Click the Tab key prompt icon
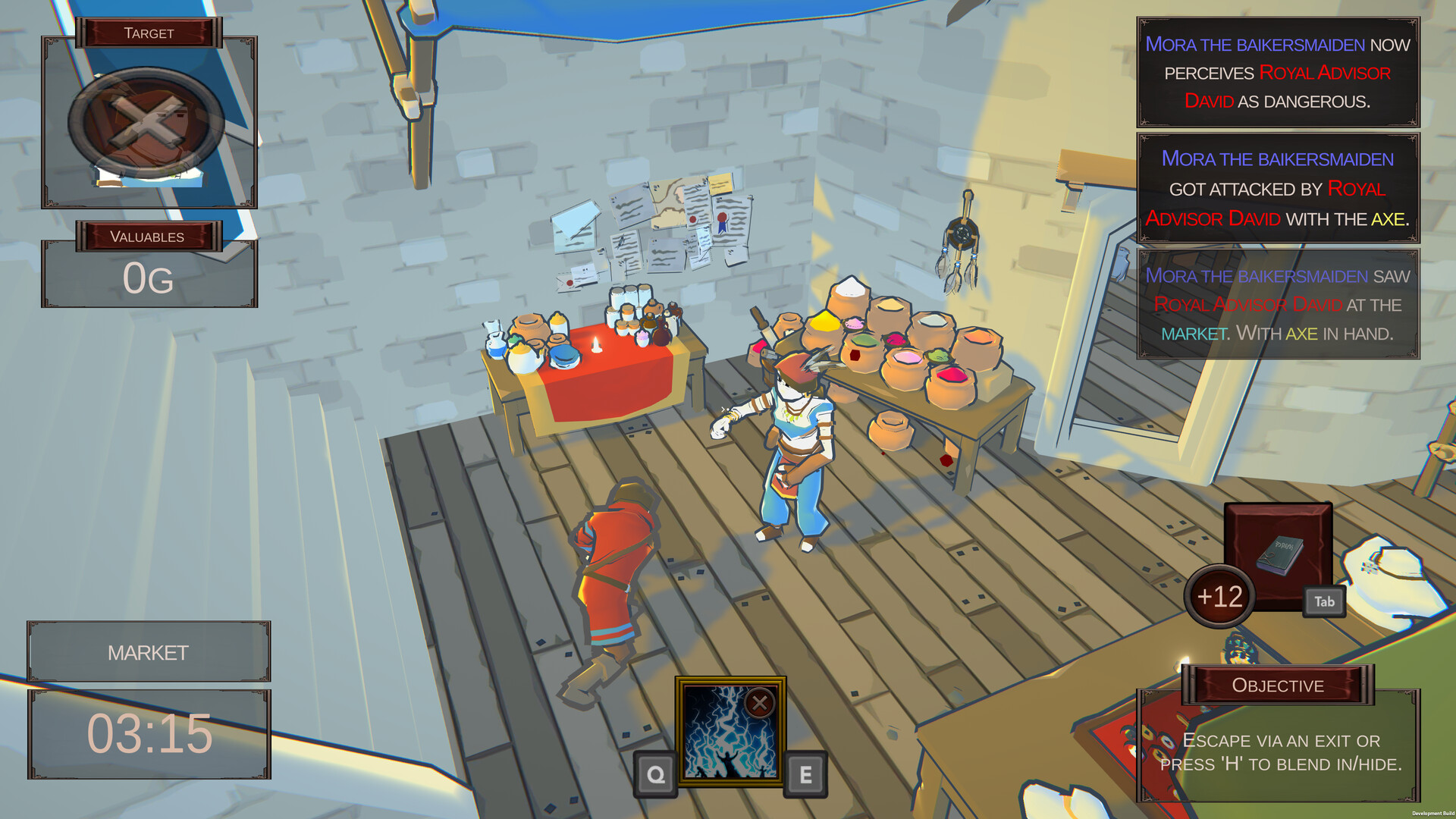 tap(1324, 601)
